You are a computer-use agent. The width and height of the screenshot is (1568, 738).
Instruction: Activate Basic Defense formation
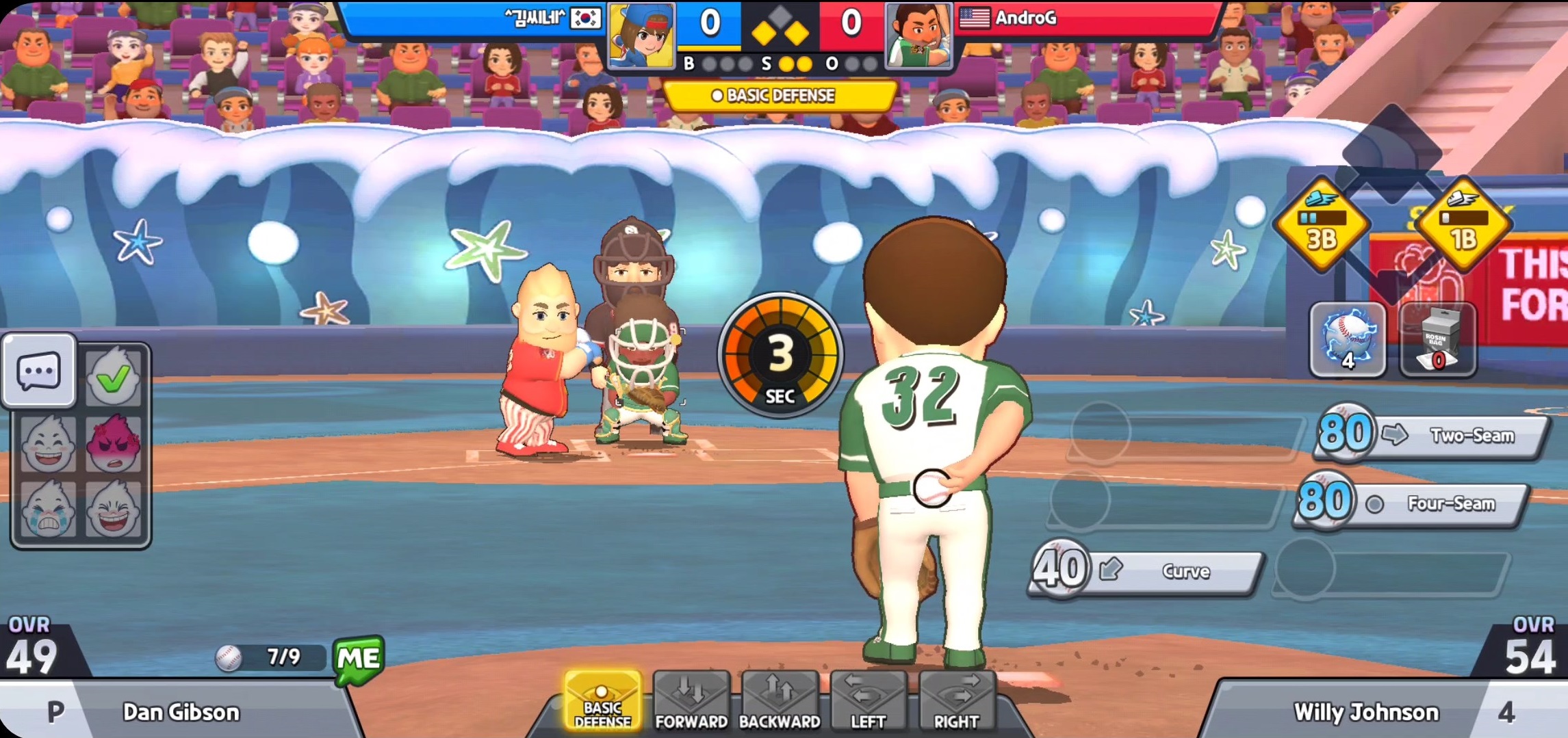coord(602,702)
